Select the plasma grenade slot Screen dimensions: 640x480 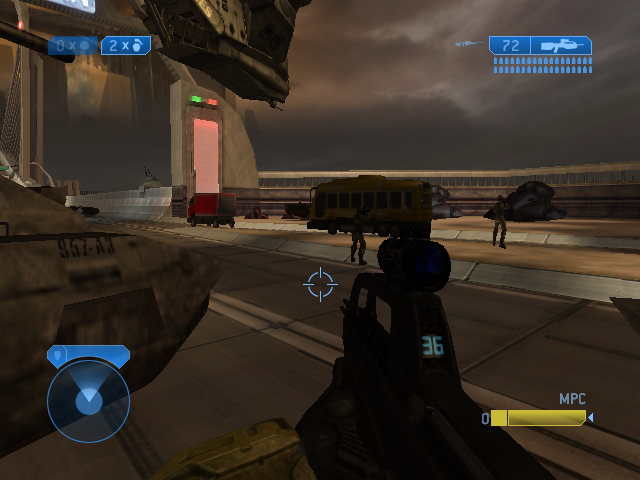pyautogui.click(x=73, y=45)
